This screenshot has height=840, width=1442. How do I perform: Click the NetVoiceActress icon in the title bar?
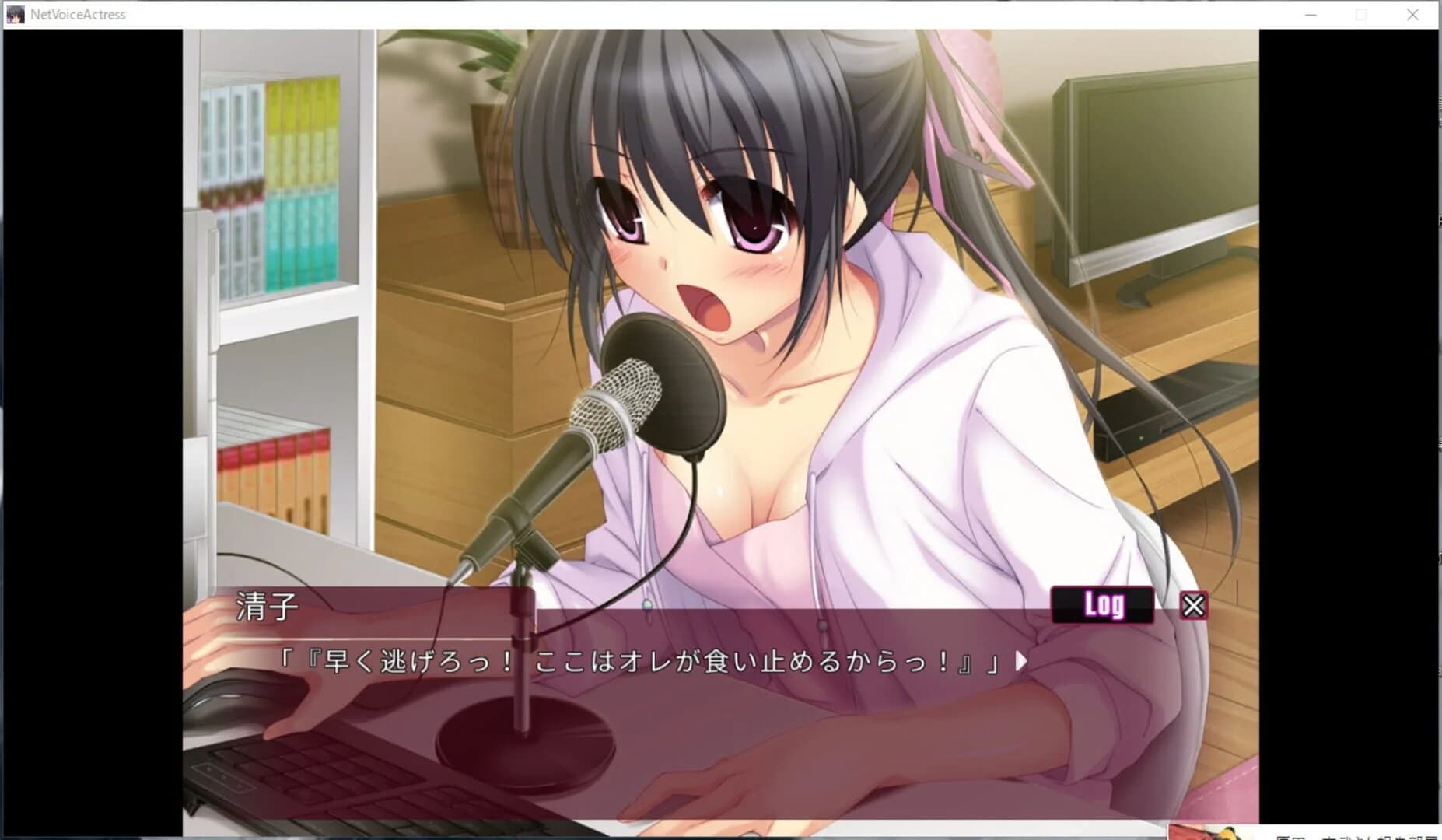[x=14, y=14]
